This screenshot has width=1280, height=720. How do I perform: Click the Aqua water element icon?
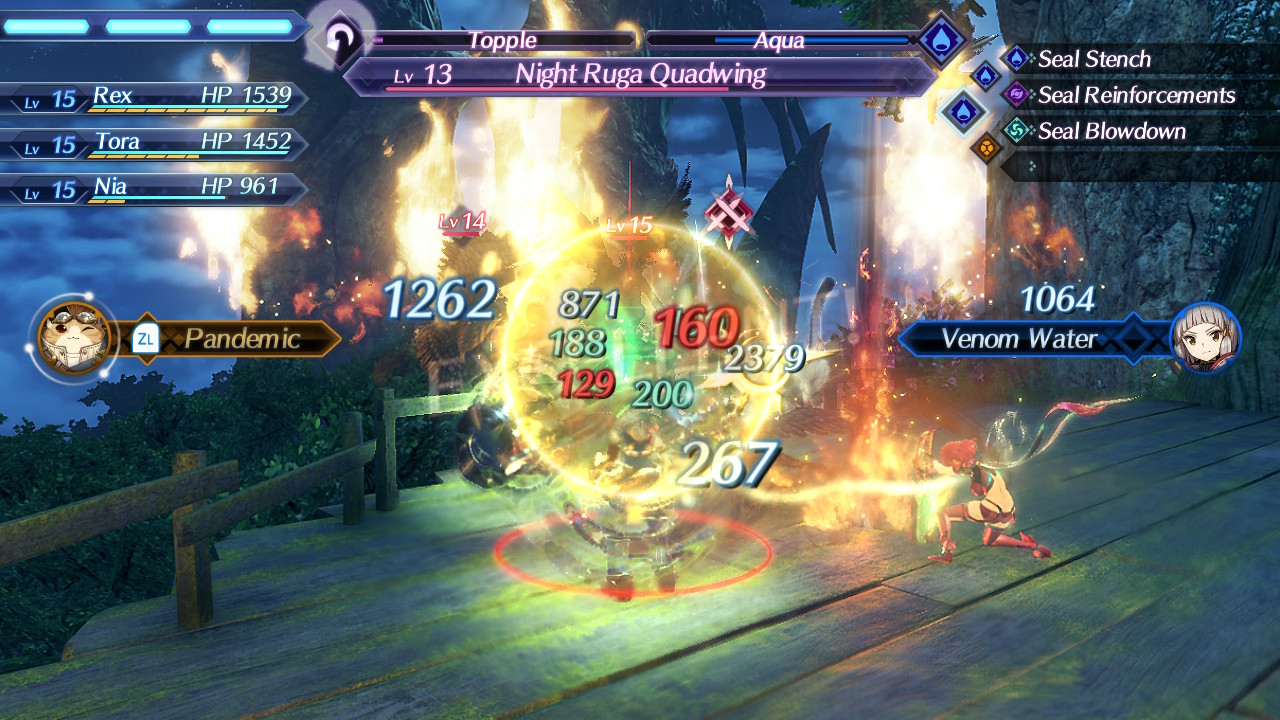(x=942, y=41)
